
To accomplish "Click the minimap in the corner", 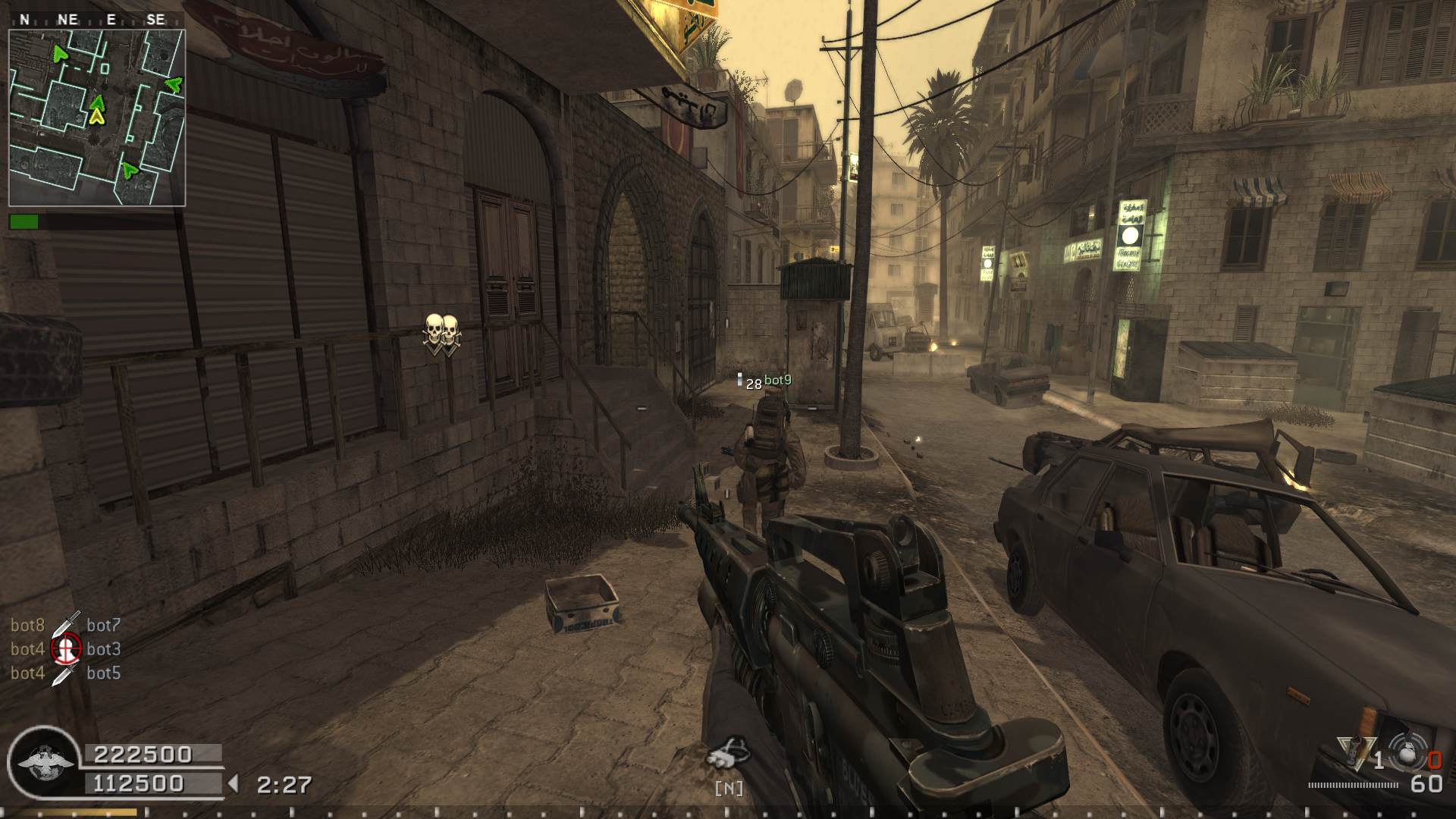I will [97, 118].
